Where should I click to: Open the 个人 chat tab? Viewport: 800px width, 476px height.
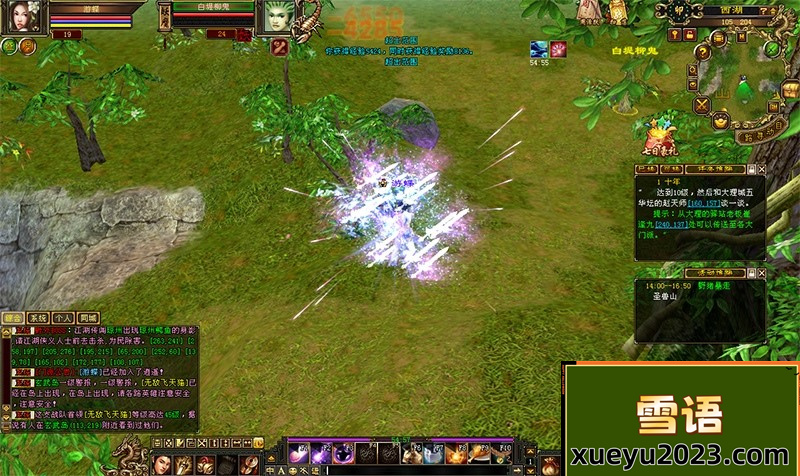64,317
